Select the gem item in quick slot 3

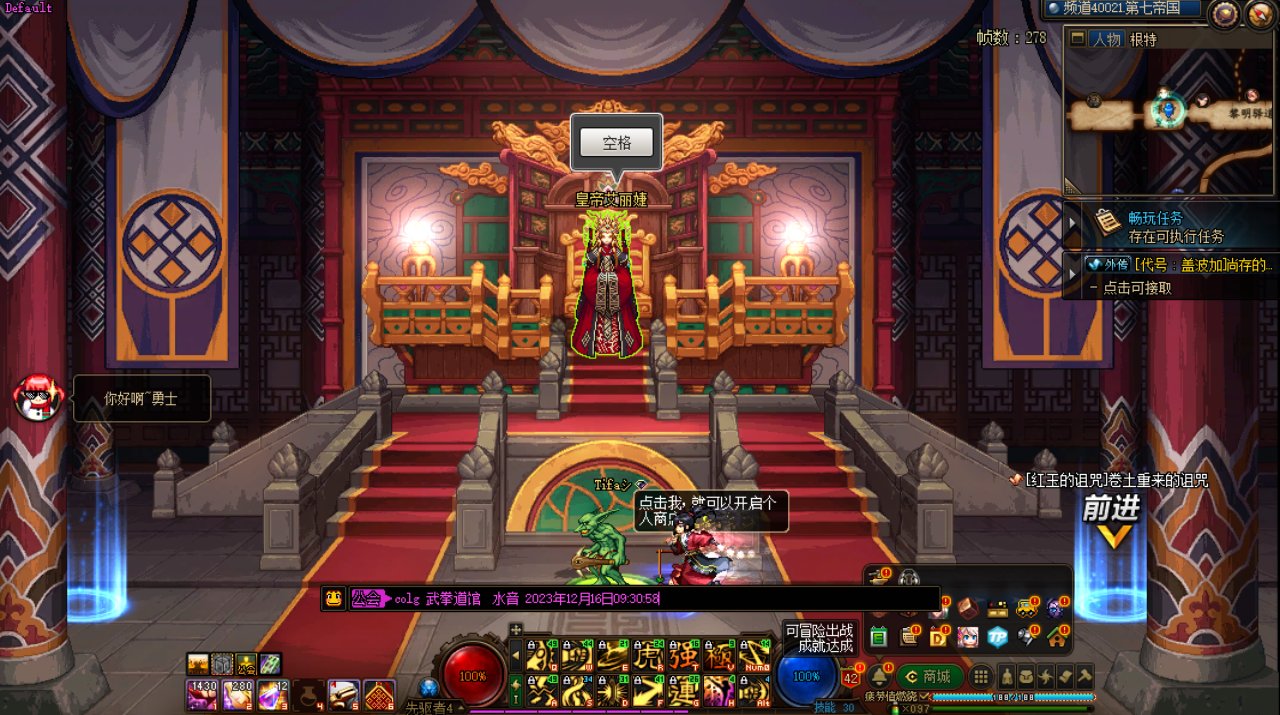(x=273, y=694)
